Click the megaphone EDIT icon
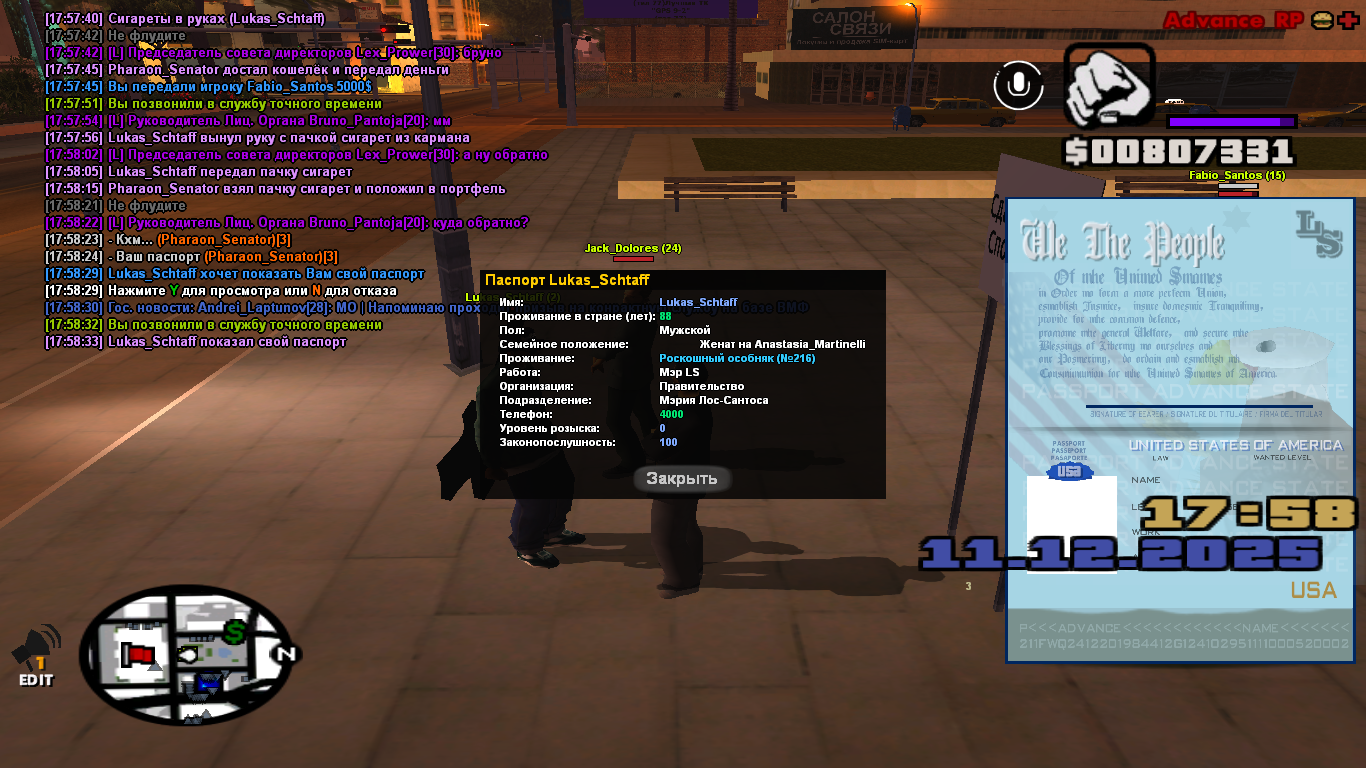The width and height of the screenshot is (1366, 768). point(36,655)
